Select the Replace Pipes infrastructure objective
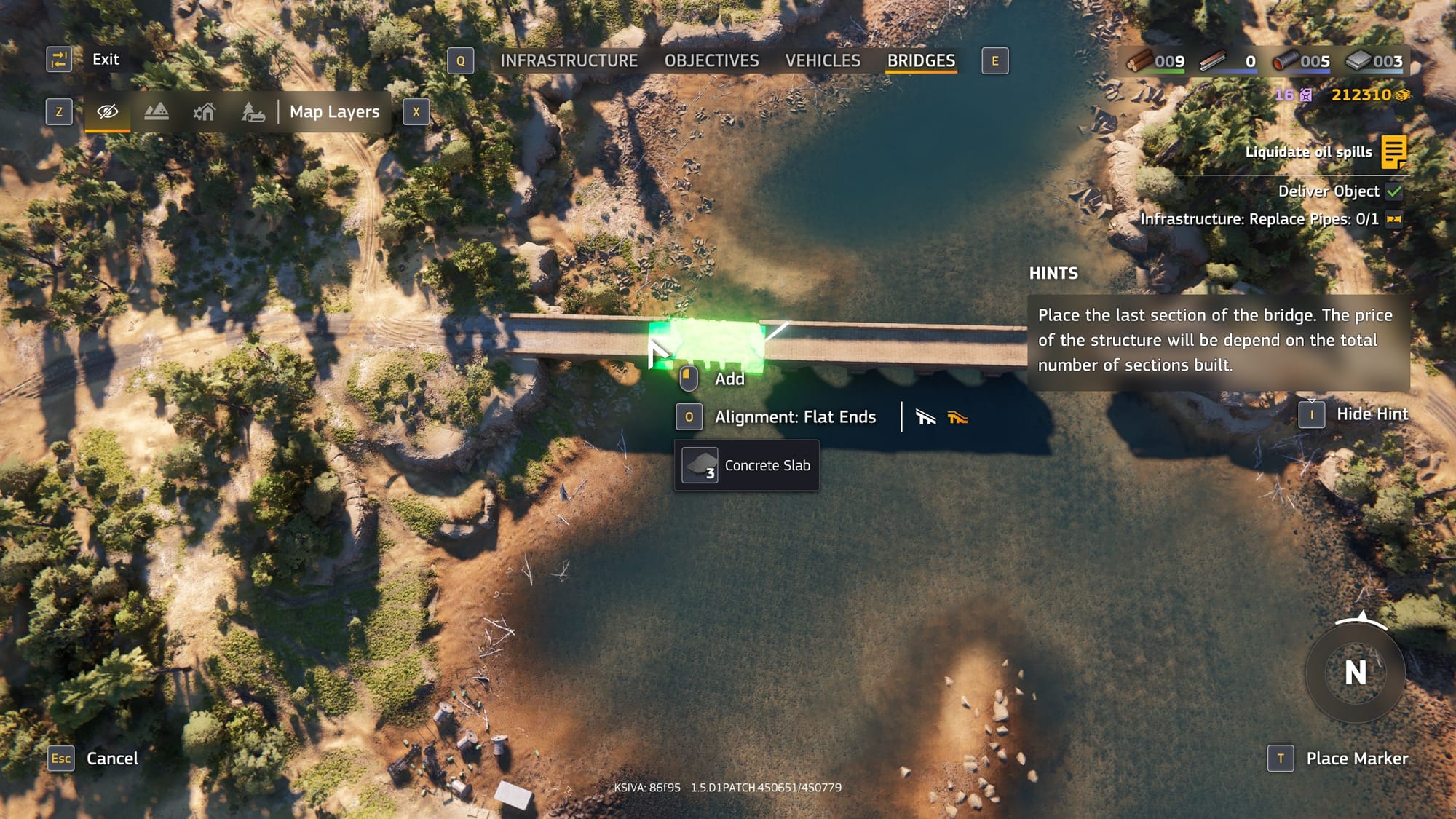Viewport: 1456px width, 819px height. (1259, 219)
